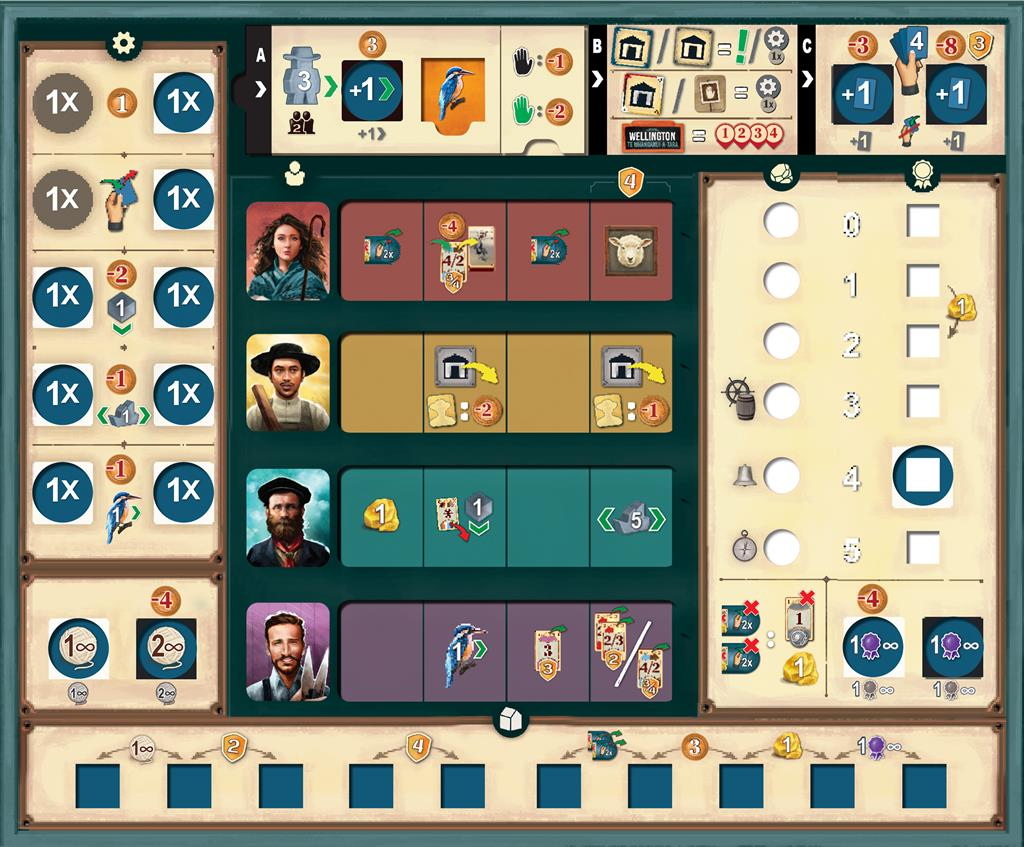Click the bell icon
1024x847 pixels.
pos(744,474)
